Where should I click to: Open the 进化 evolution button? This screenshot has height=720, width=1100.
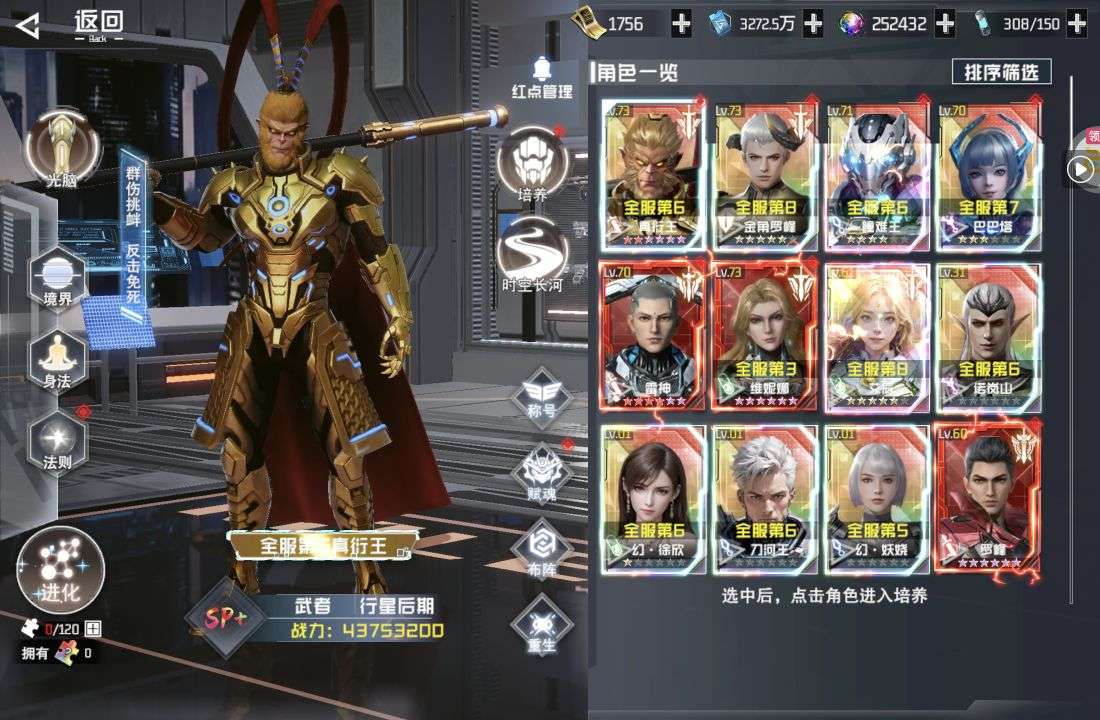click(60, 570)
